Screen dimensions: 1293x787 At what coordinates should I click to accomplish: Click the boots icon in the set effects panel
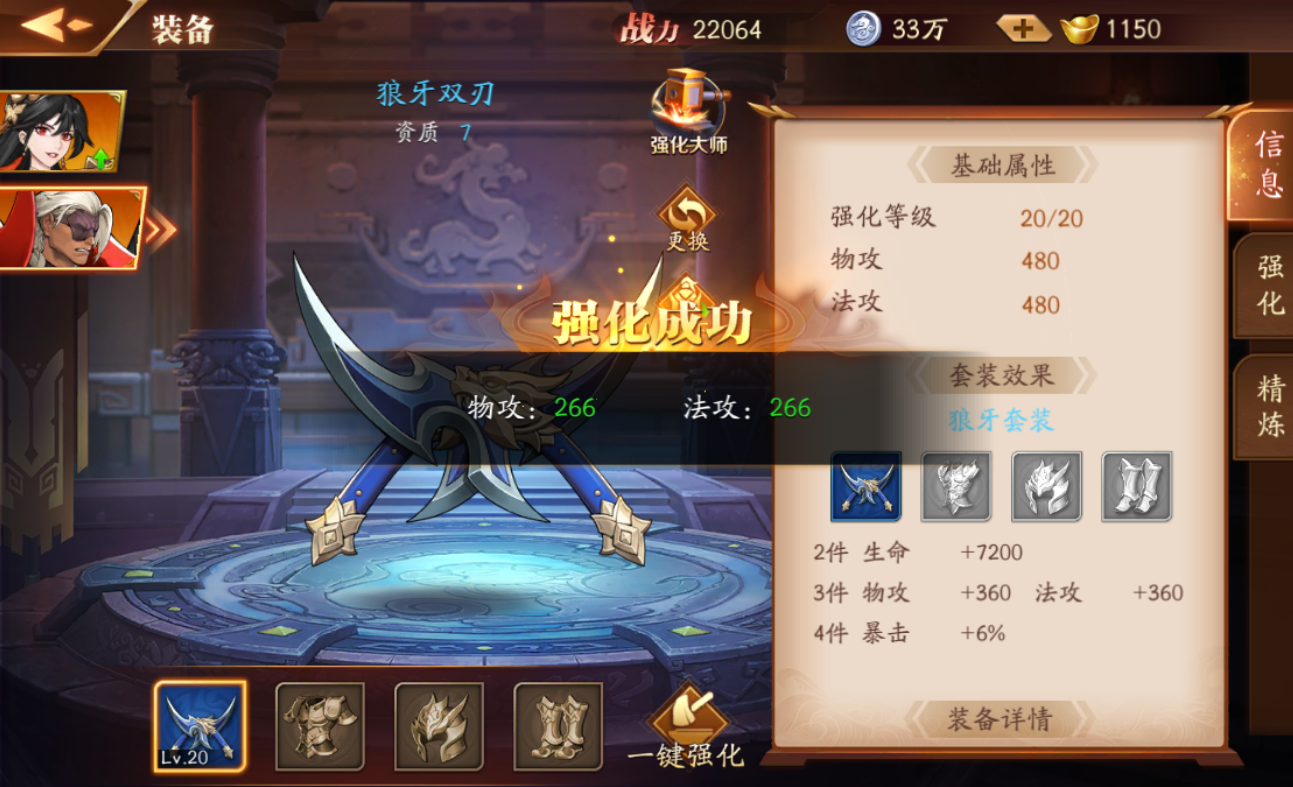point(1136,489)
